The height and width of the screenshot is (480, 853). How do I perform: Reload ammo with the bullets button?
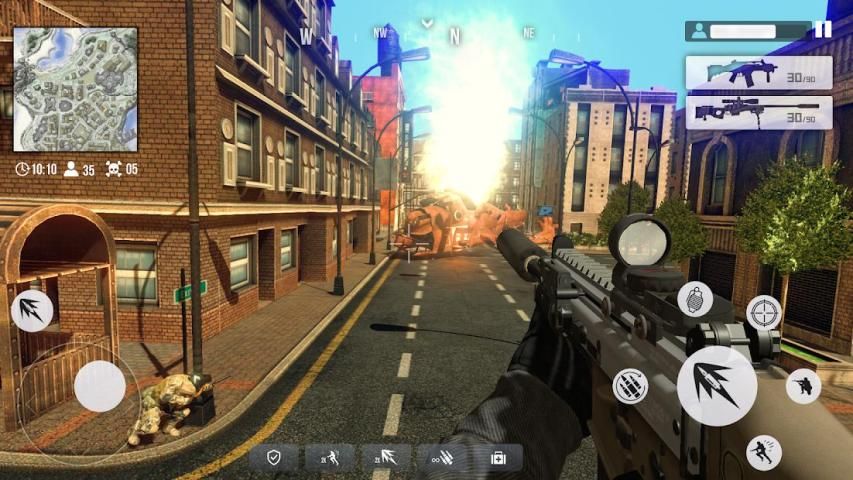coord(630,386)
